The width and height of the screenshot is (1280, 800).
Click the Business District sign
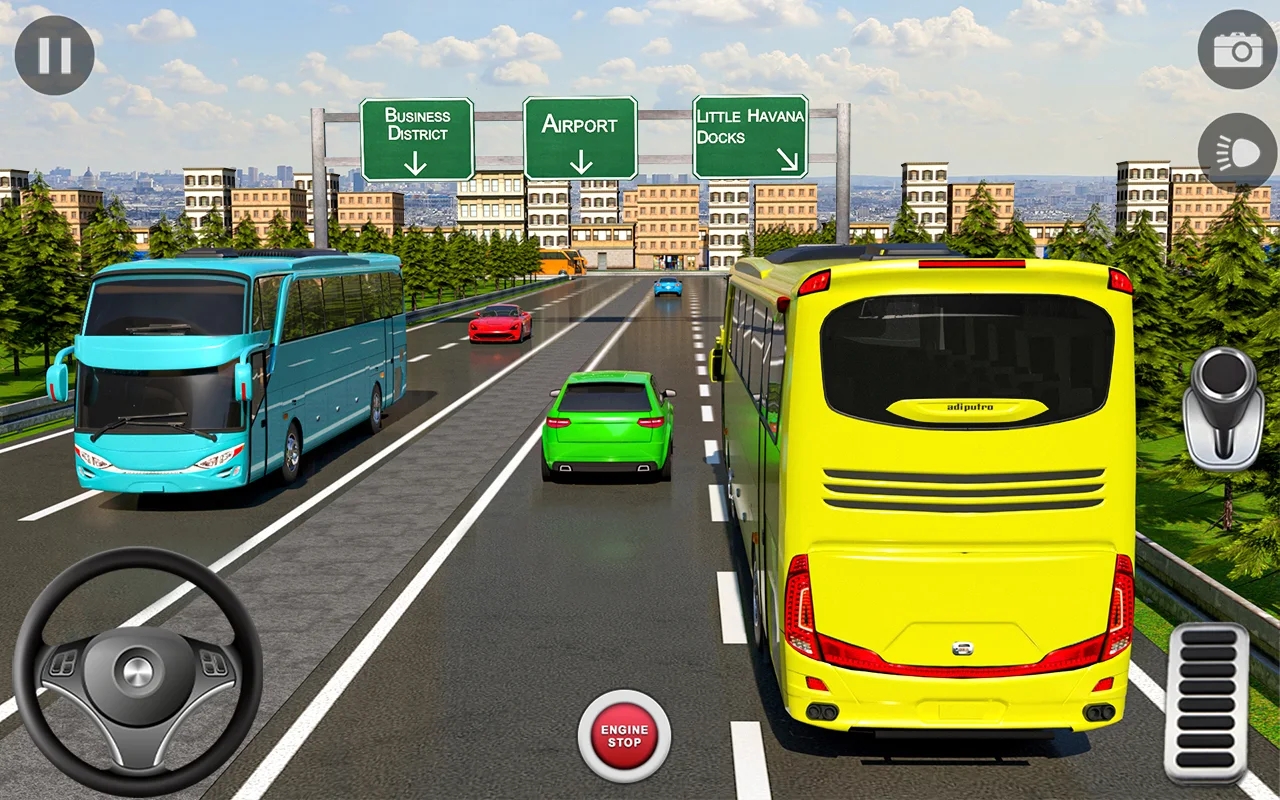418,132
